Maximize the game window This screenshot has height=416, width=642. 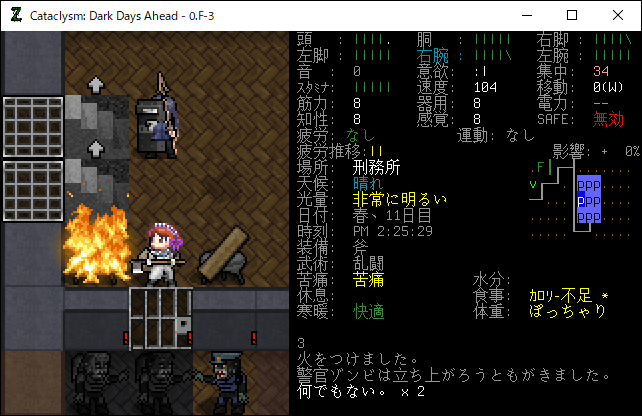pyautogui.click(x=572, y=15)
